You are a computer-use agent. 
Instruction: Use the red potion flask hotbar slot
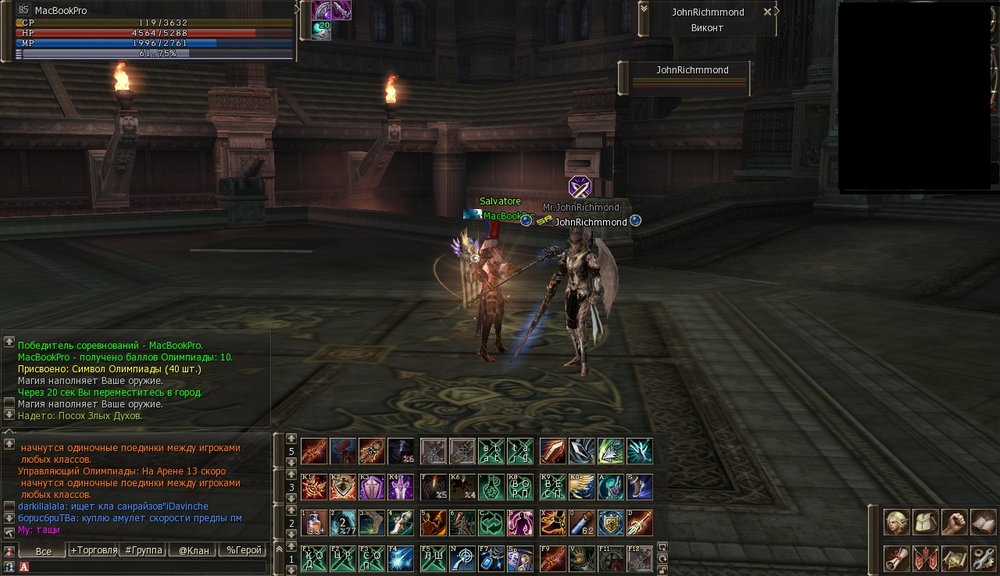point(314,523)
